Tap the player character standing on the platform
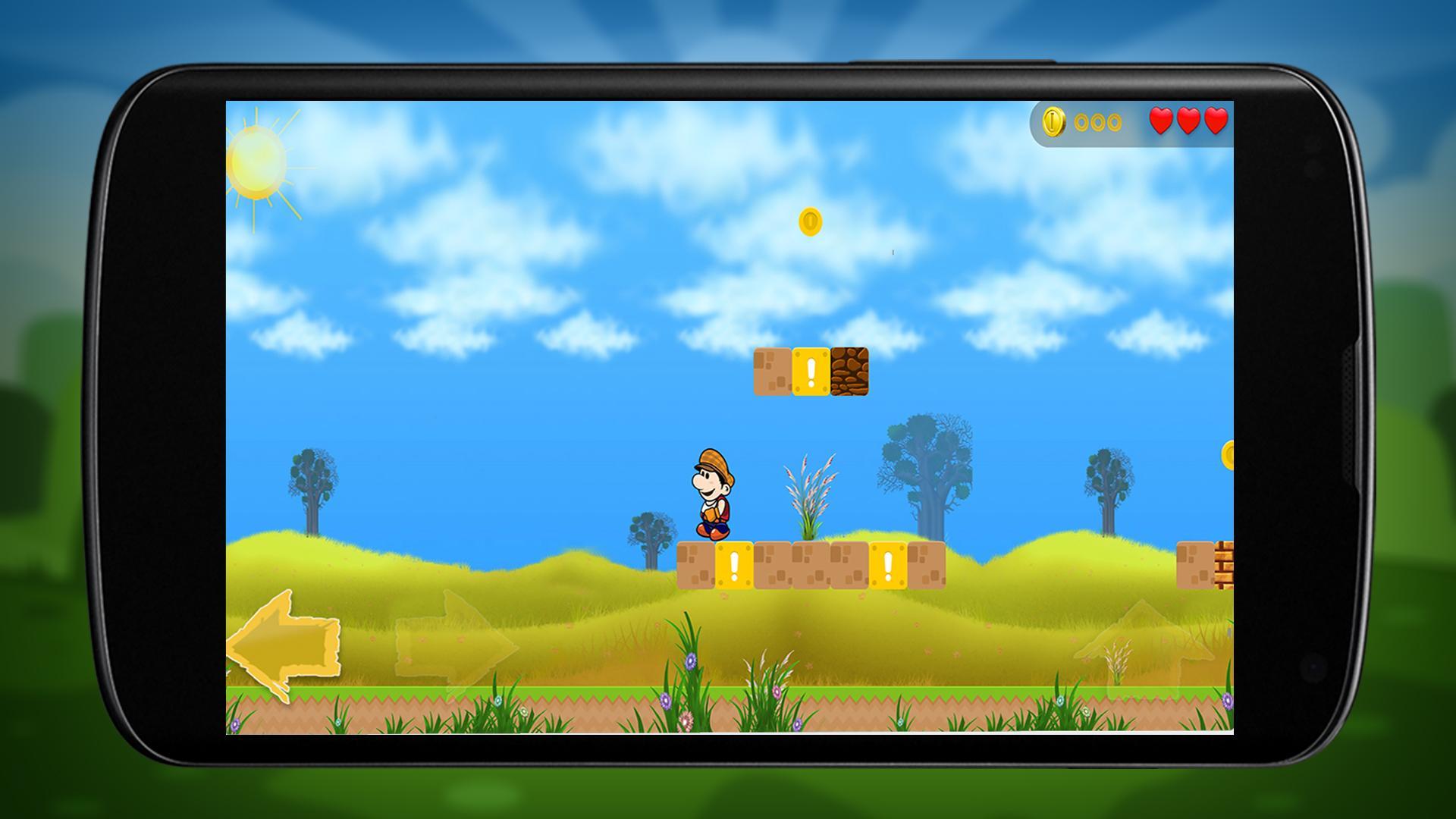 point(715,497)
